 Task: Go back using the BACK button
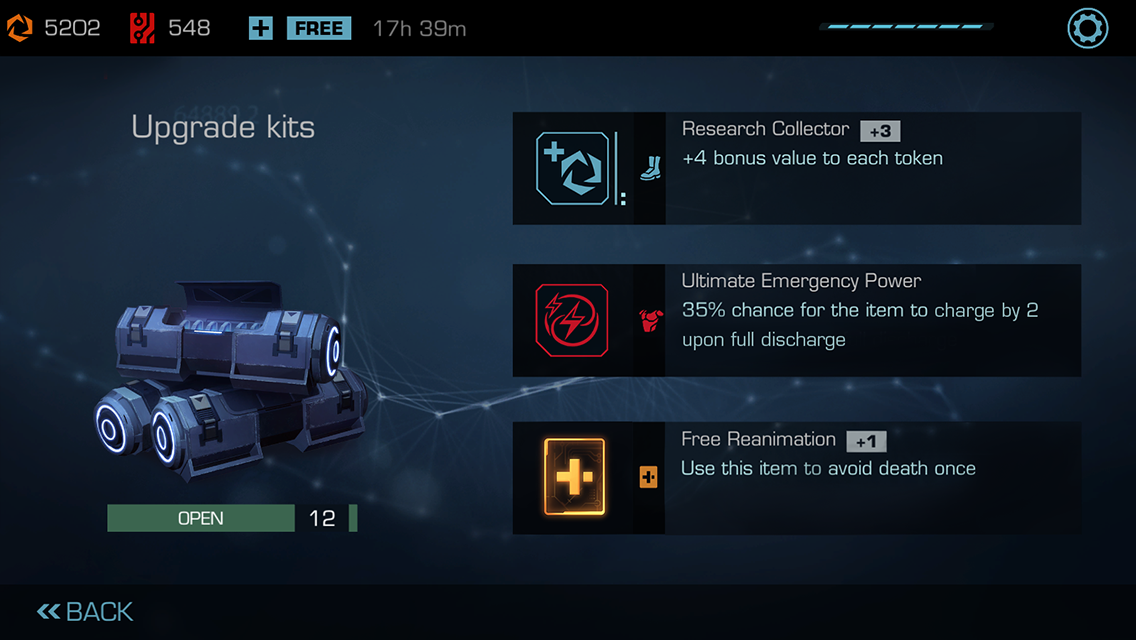pyautogui.click(x=86, y=612)
